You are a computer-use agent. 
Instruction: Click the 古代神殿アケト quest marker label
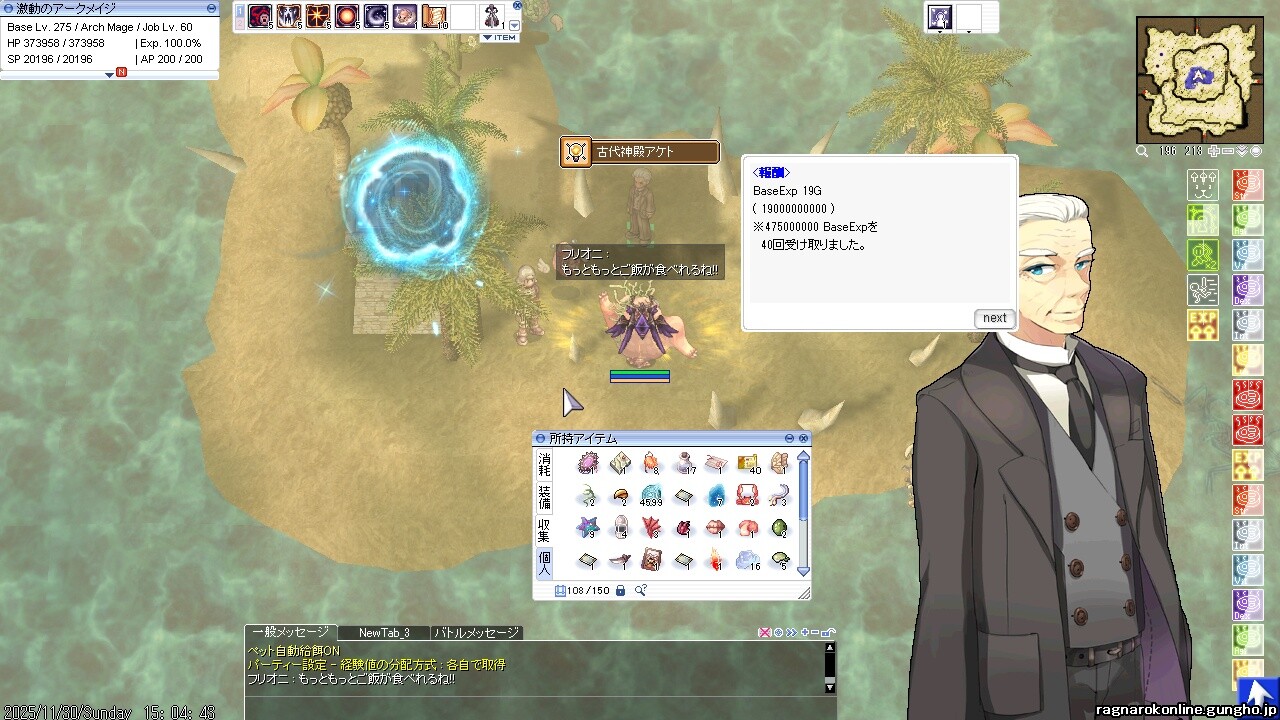point(640,152)
